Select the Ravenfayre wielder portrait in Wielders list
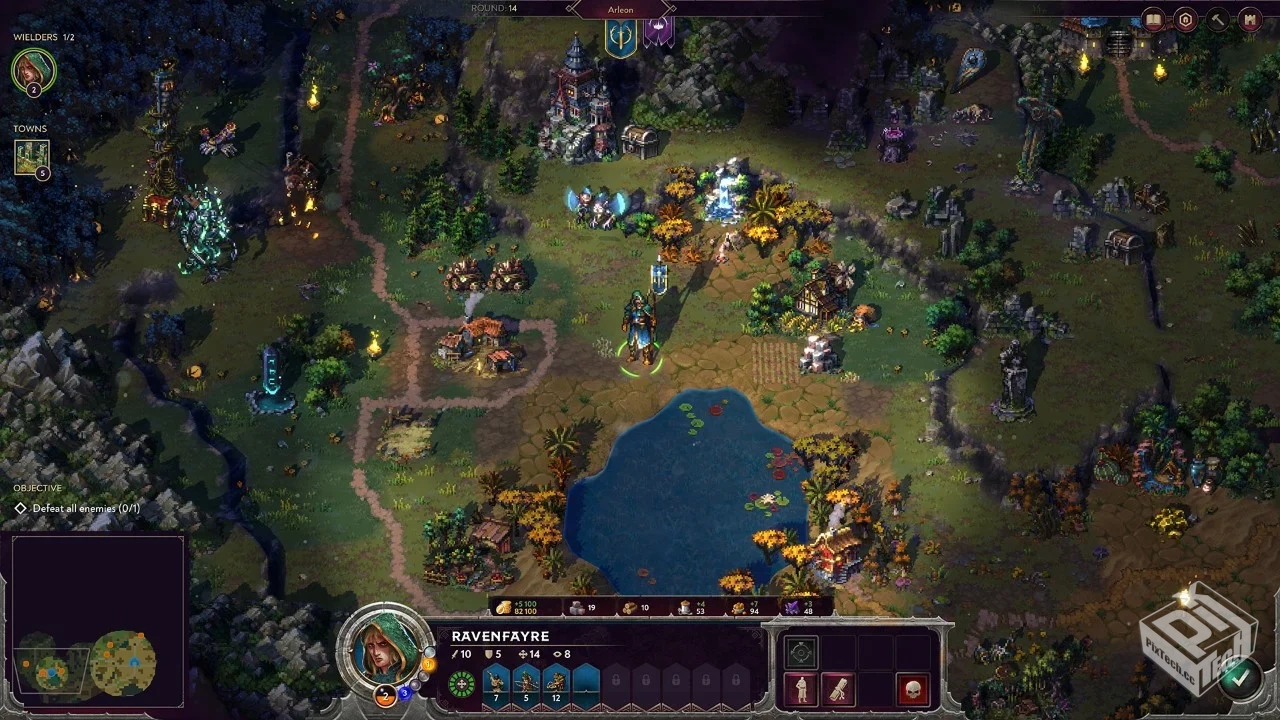 tap(33, 70)
